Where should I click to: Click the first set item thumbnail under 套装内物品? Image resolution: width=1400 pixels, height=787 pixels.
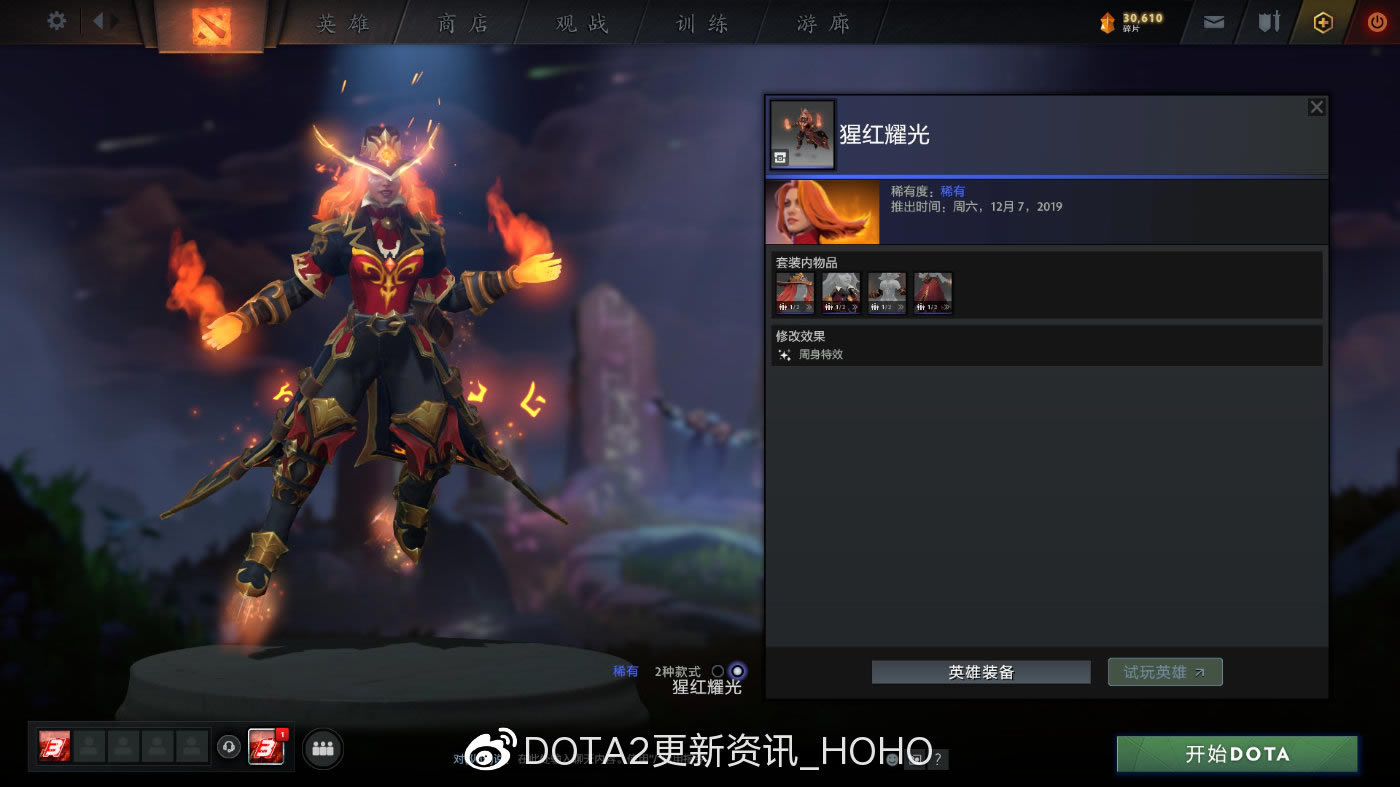click(793, 292)
